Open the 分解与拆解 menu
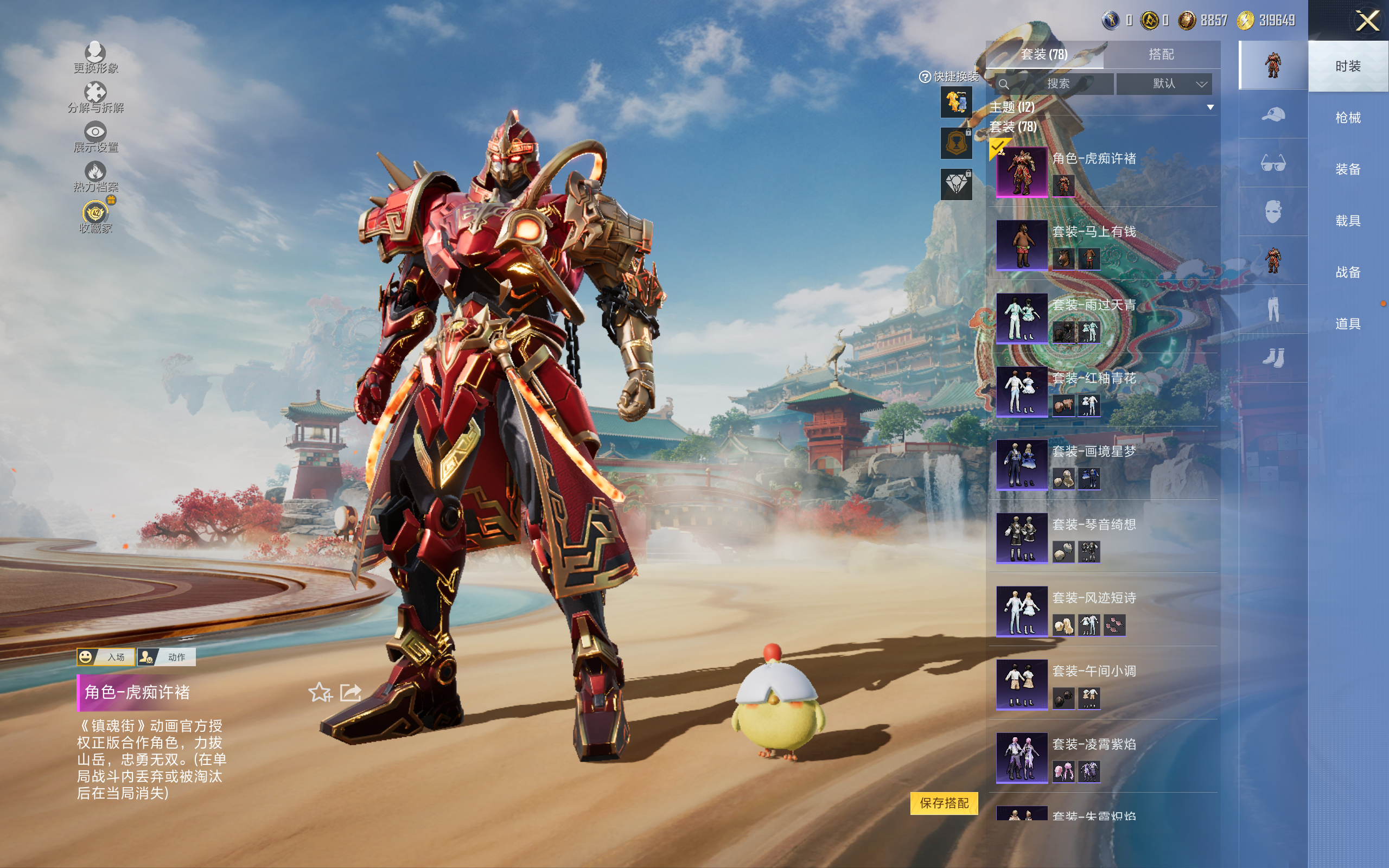Viewport: 1389px width, 868px height. (95, 97)
